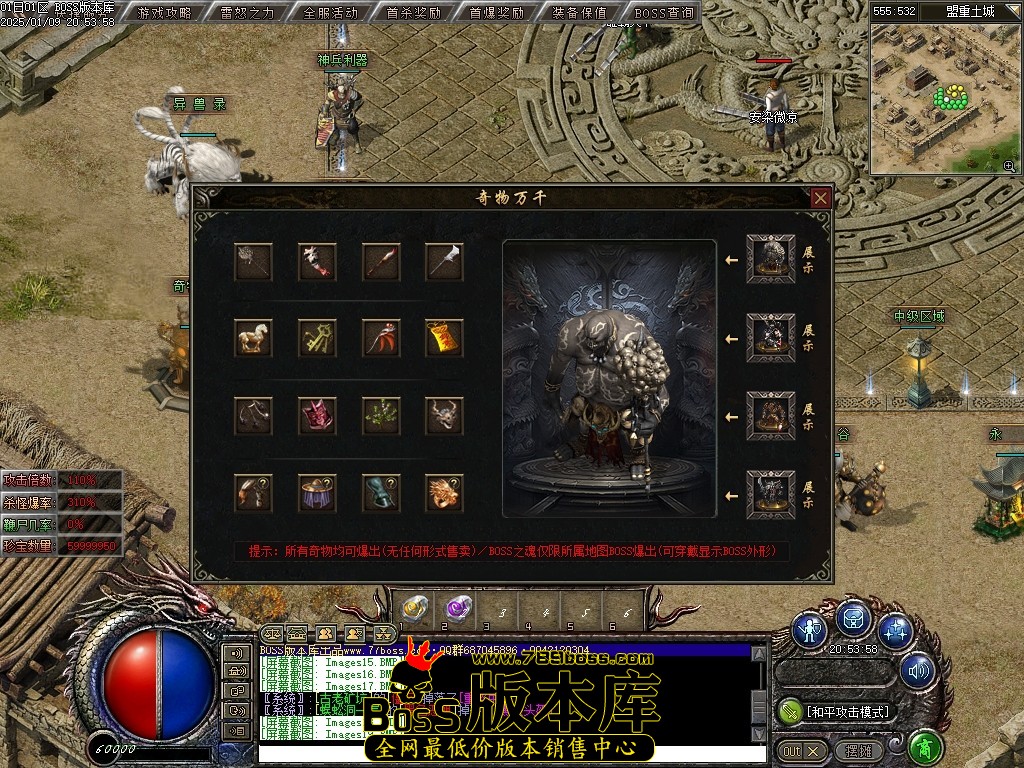Click the top 展示 boss display button
This screenshot has height=768, width=1024.
pyautogui.click(x=808, y=259)
